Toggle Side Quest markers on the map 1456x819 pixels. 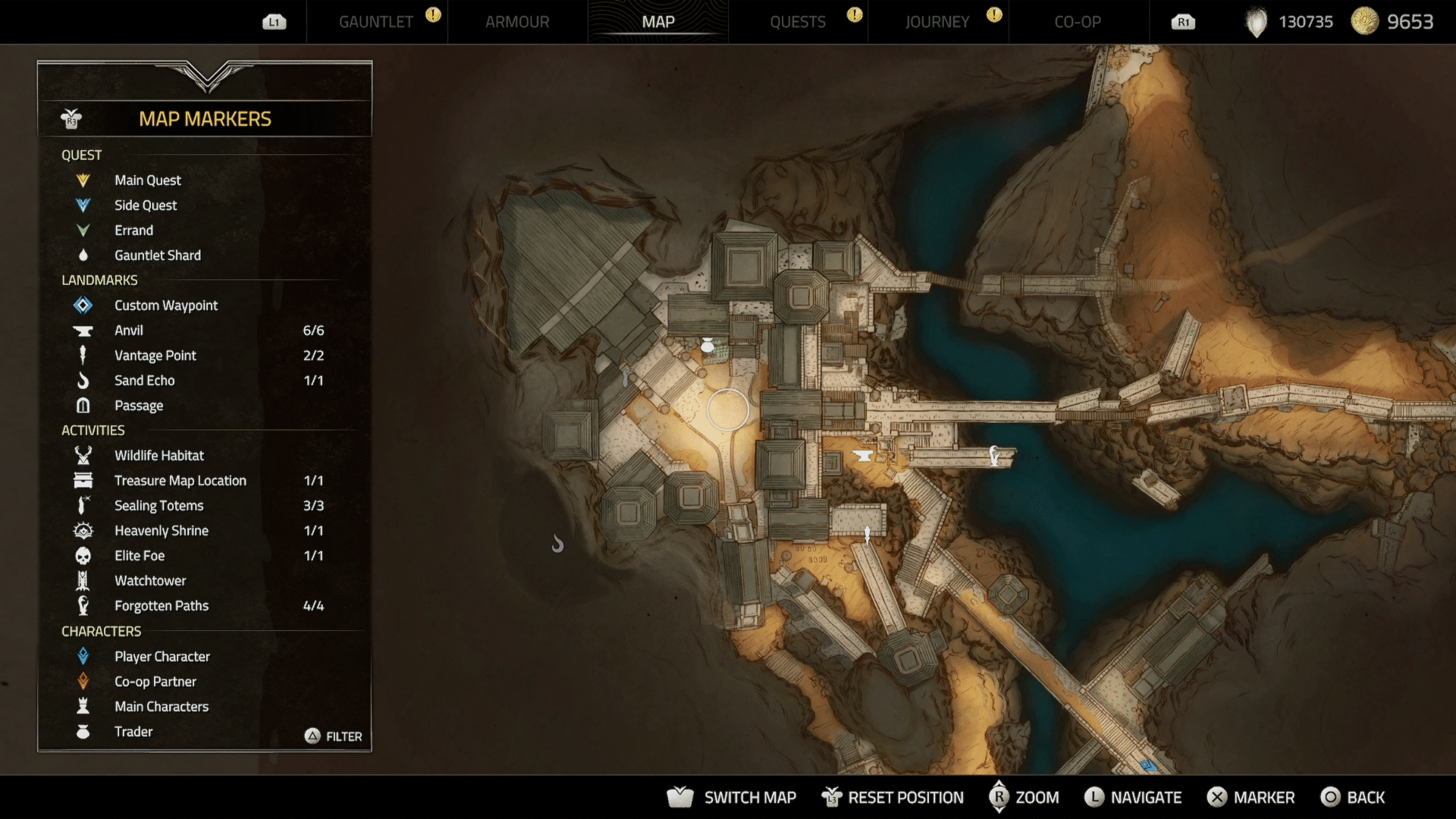83,205
